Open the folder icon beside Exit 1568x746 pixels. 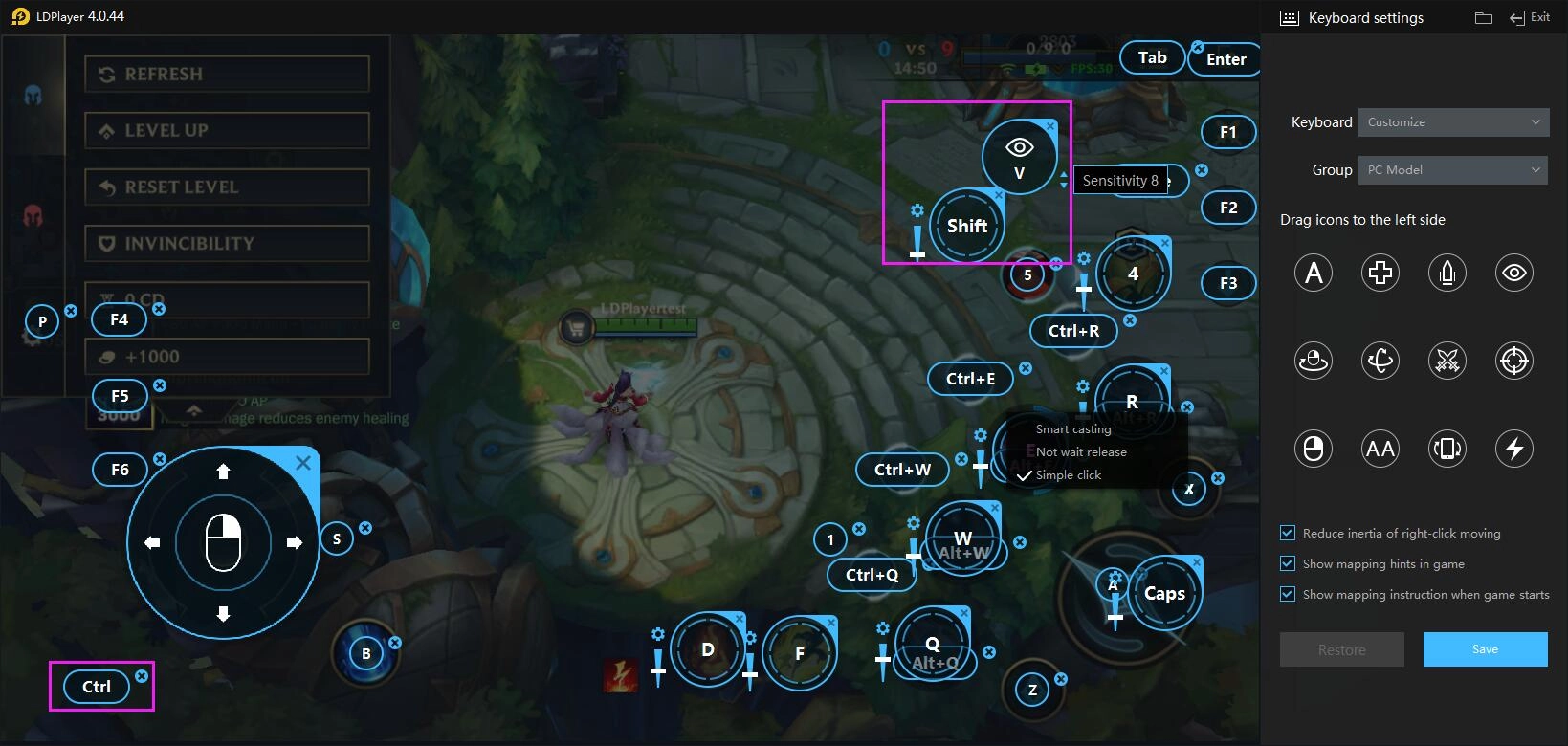1483,16
